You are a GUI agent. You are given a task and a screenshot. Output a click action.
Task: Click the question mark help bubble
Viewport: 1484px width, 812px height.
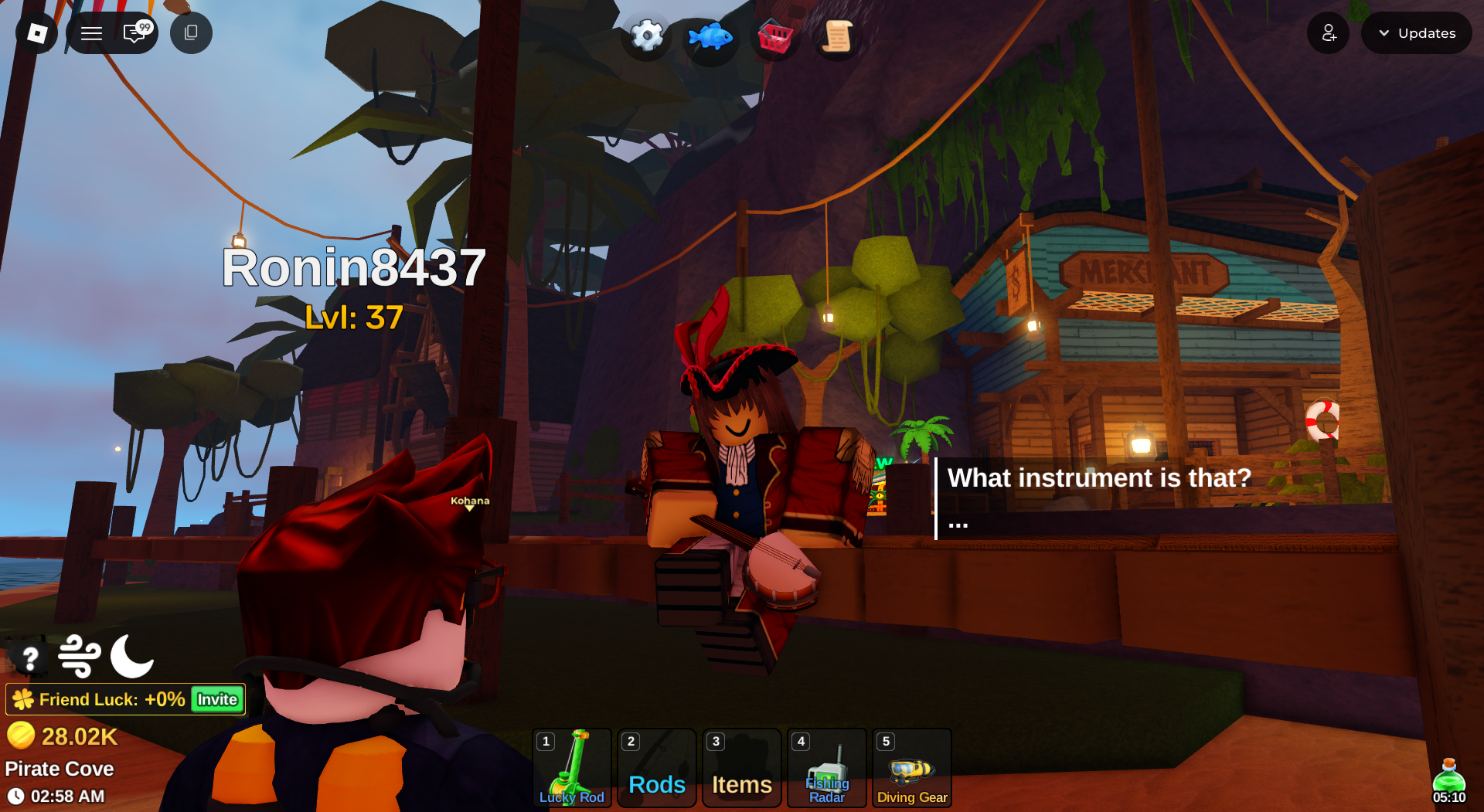pos(29,657)
